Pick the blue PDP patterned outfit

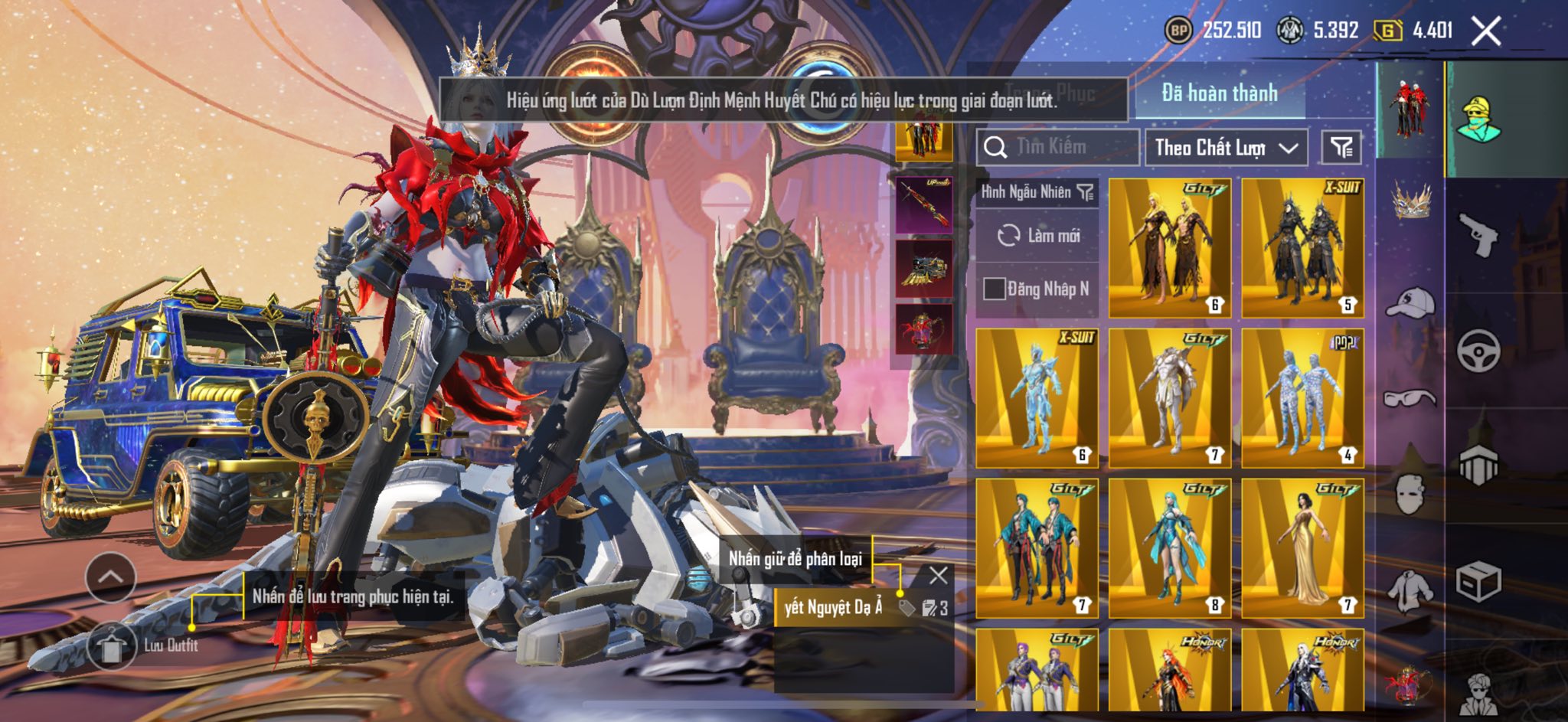(1302, 398)
